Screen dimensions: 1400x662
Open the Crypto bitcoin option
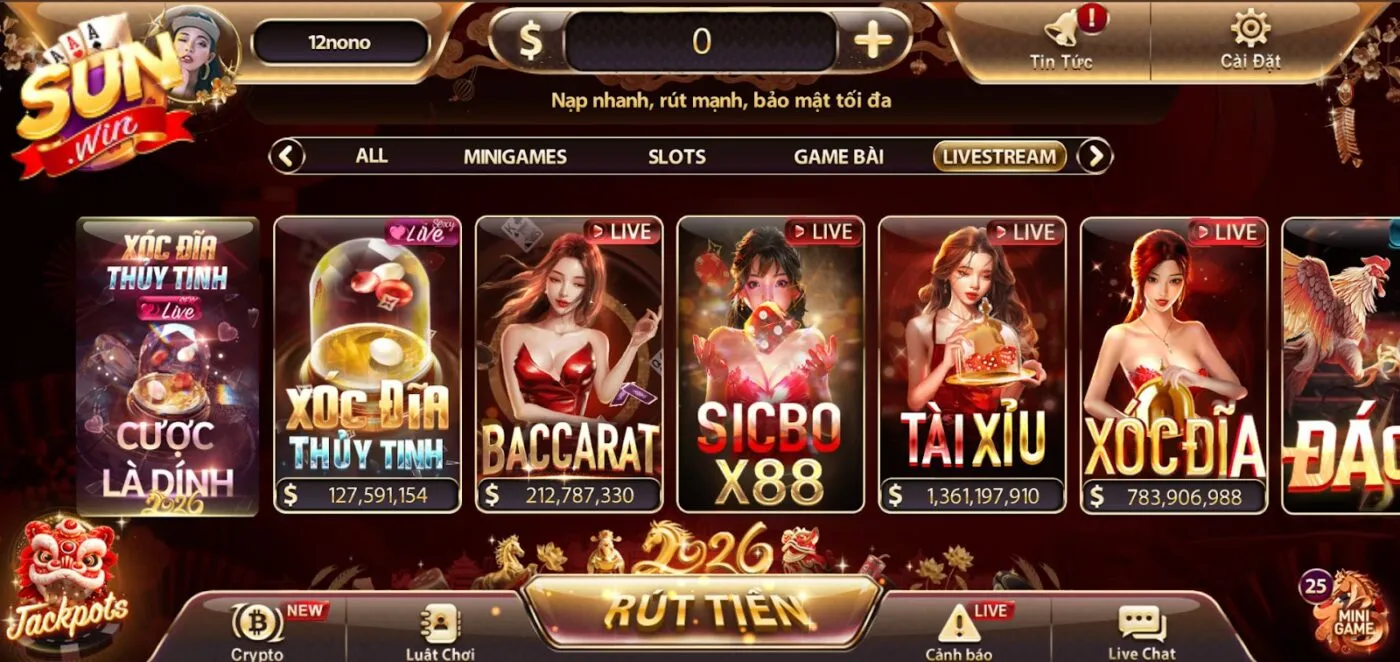coord(258,630)
